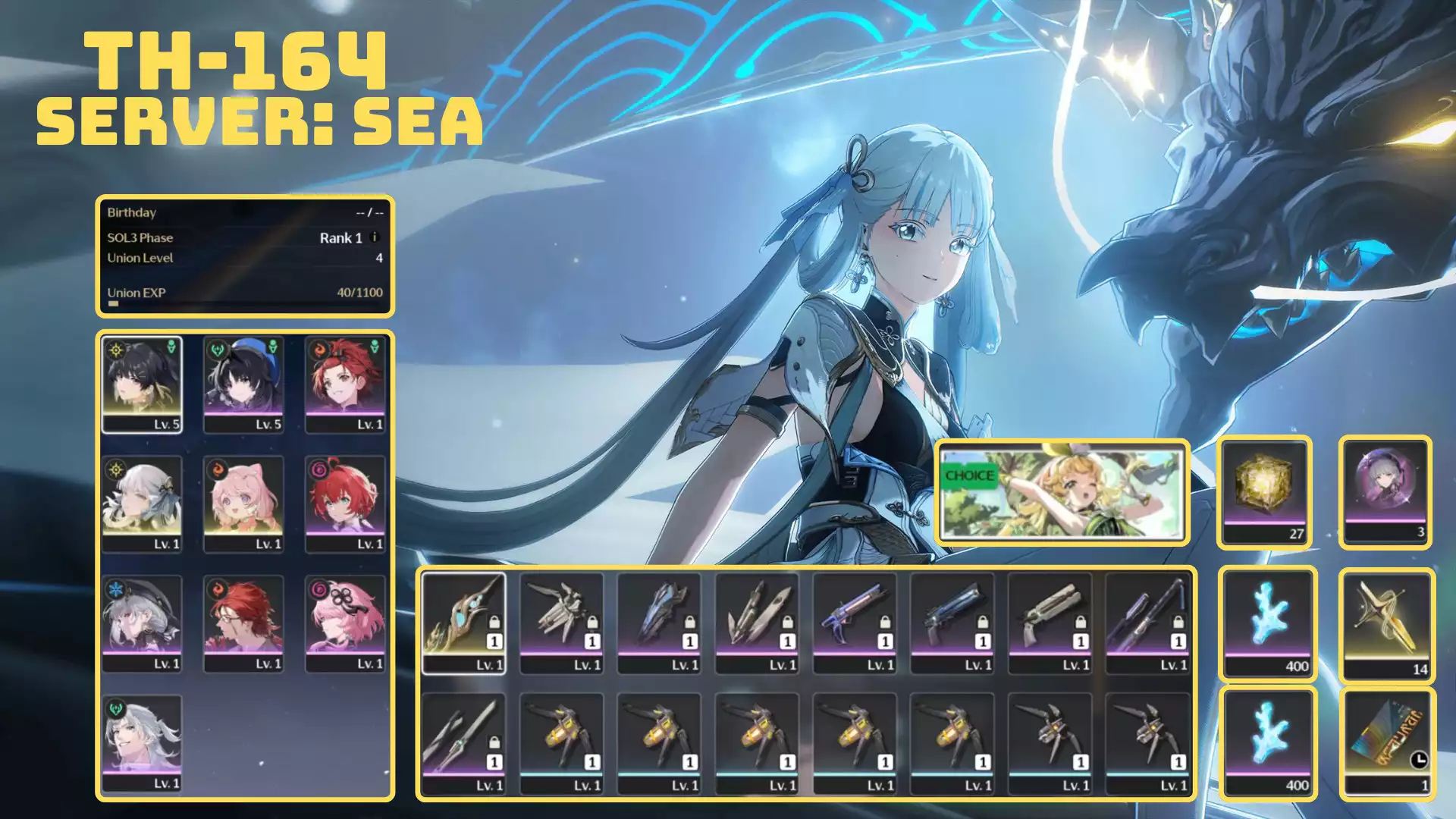Image resolution: width=1456 pixels, height=819 pixels.
Task: Select the white-haired girl with ice element
Action: pyautogui.click(x=142, y=623)
